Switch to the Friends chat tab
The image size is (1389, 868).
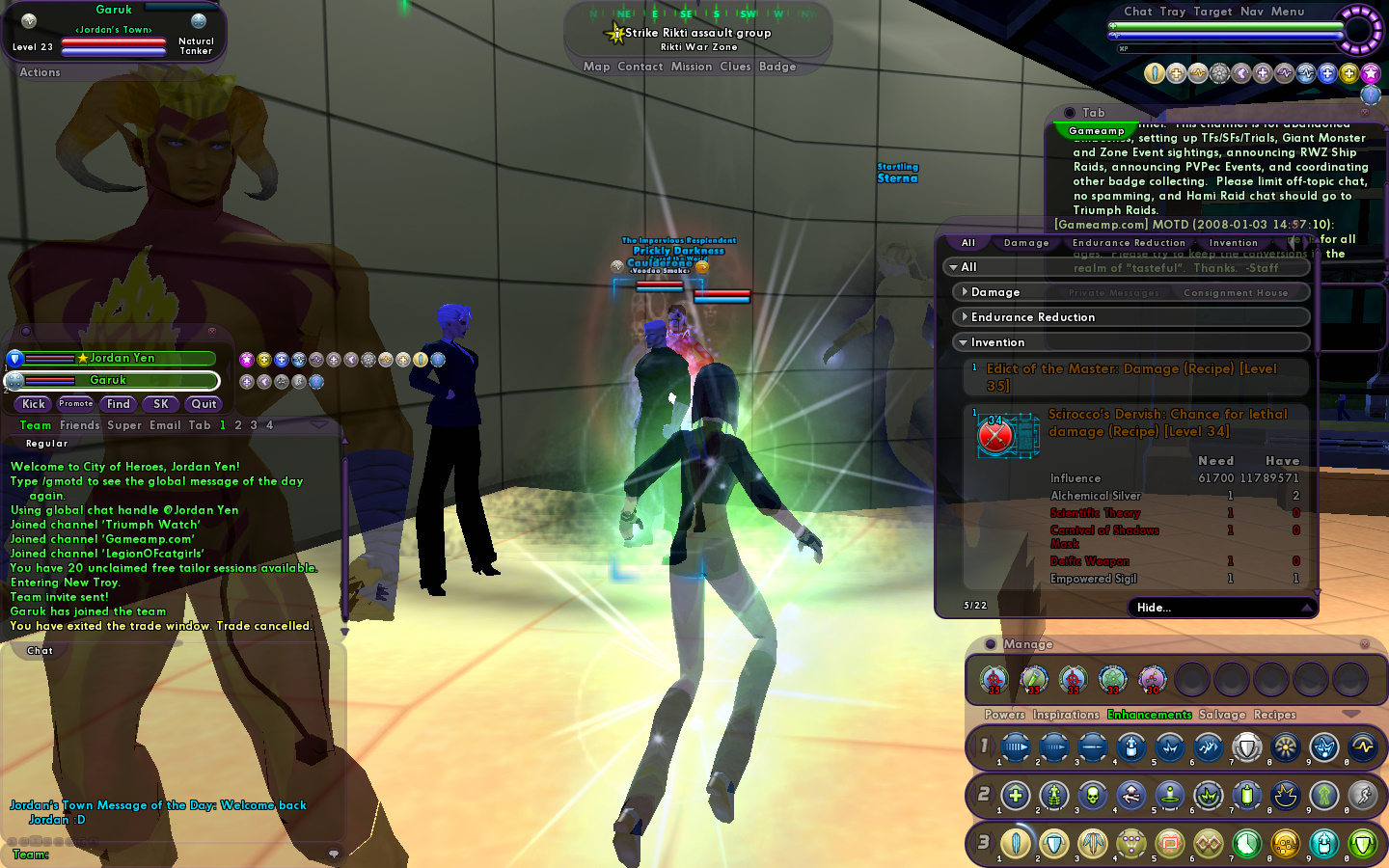pos(79,425)
